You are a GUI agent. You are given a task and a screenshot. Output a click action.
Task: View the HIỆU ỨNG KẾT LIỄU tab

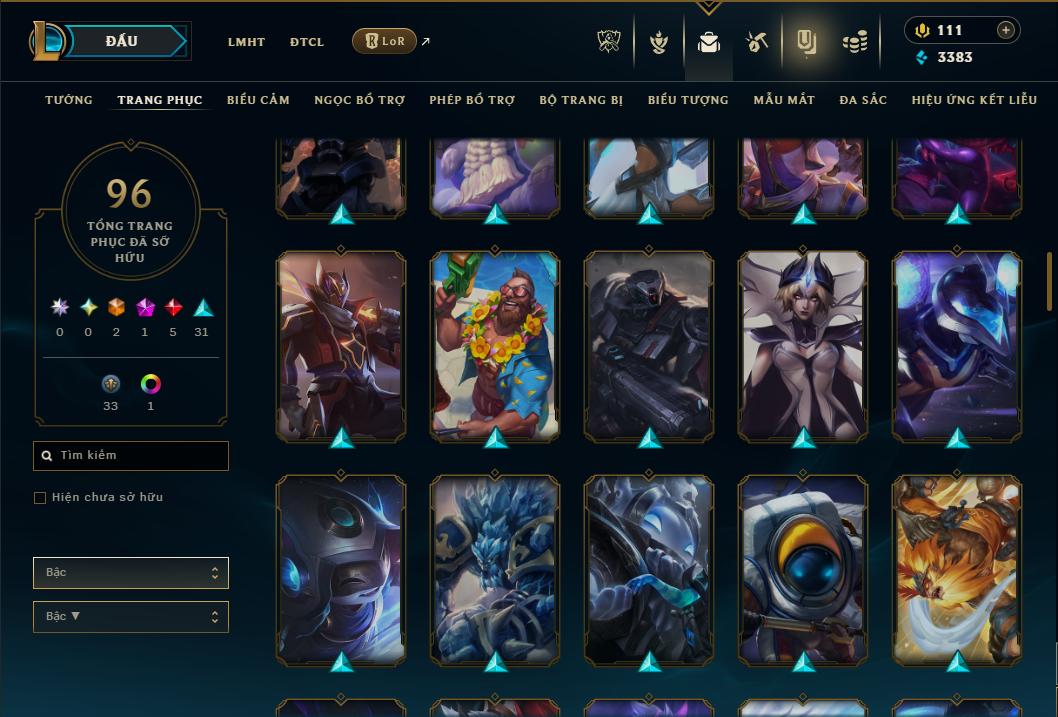point(975,100)
